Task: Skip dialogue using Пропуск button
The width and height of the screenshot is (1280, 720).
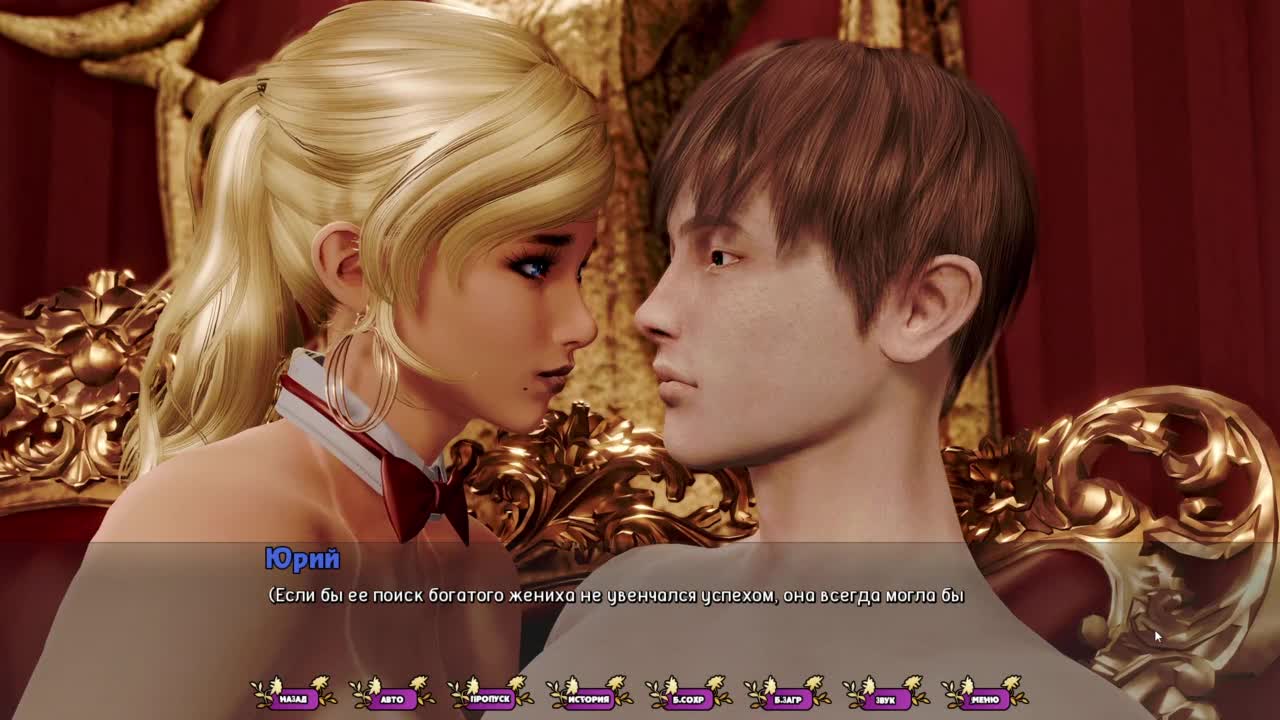Action: (491, 699)
